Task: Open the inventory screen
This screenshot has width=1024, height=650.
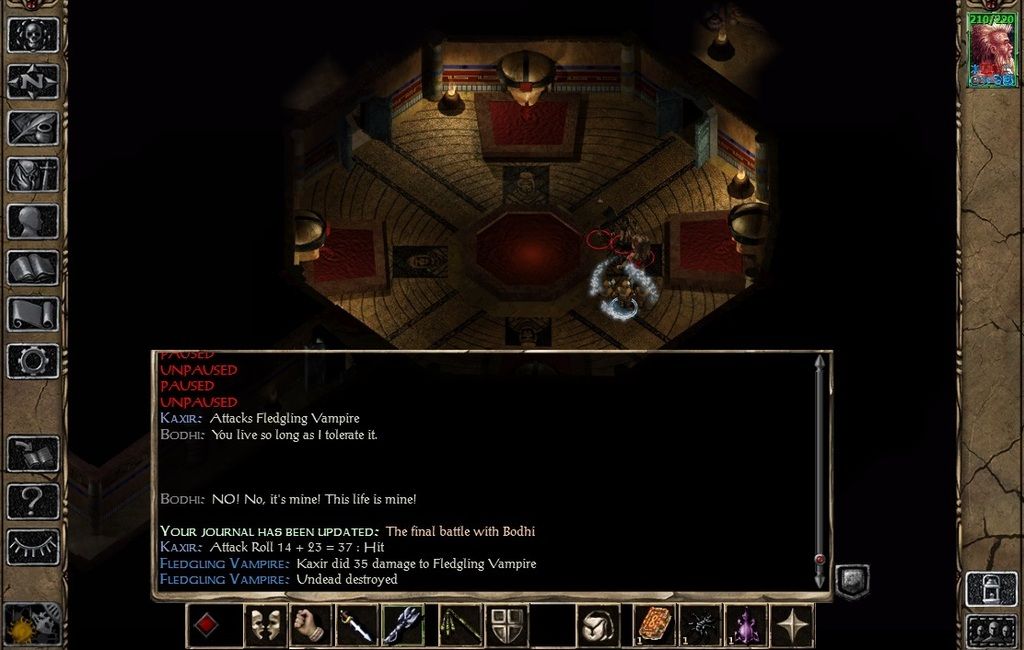Action: (x=33, y=175)
